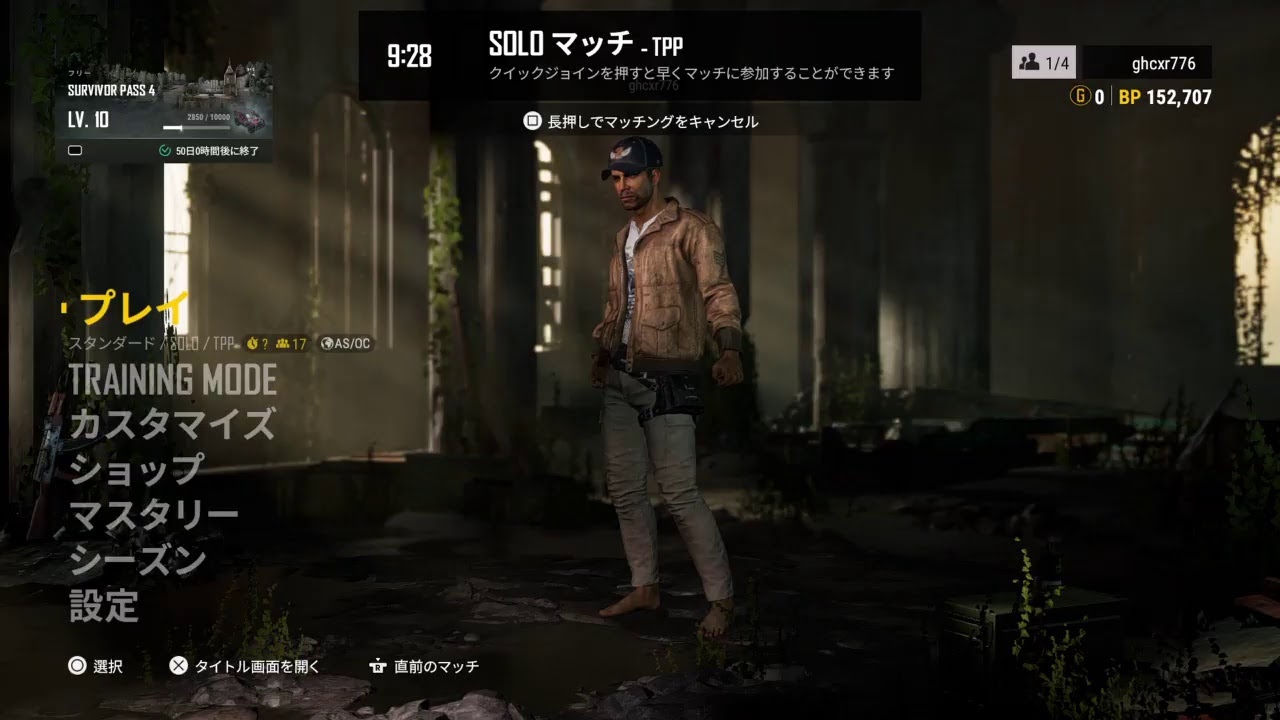This screenshot has height=720, width=1280.
Task: Click the trophy icon beside 直前のマッチ
Action: pyautogui.click(x=377, y=668)
